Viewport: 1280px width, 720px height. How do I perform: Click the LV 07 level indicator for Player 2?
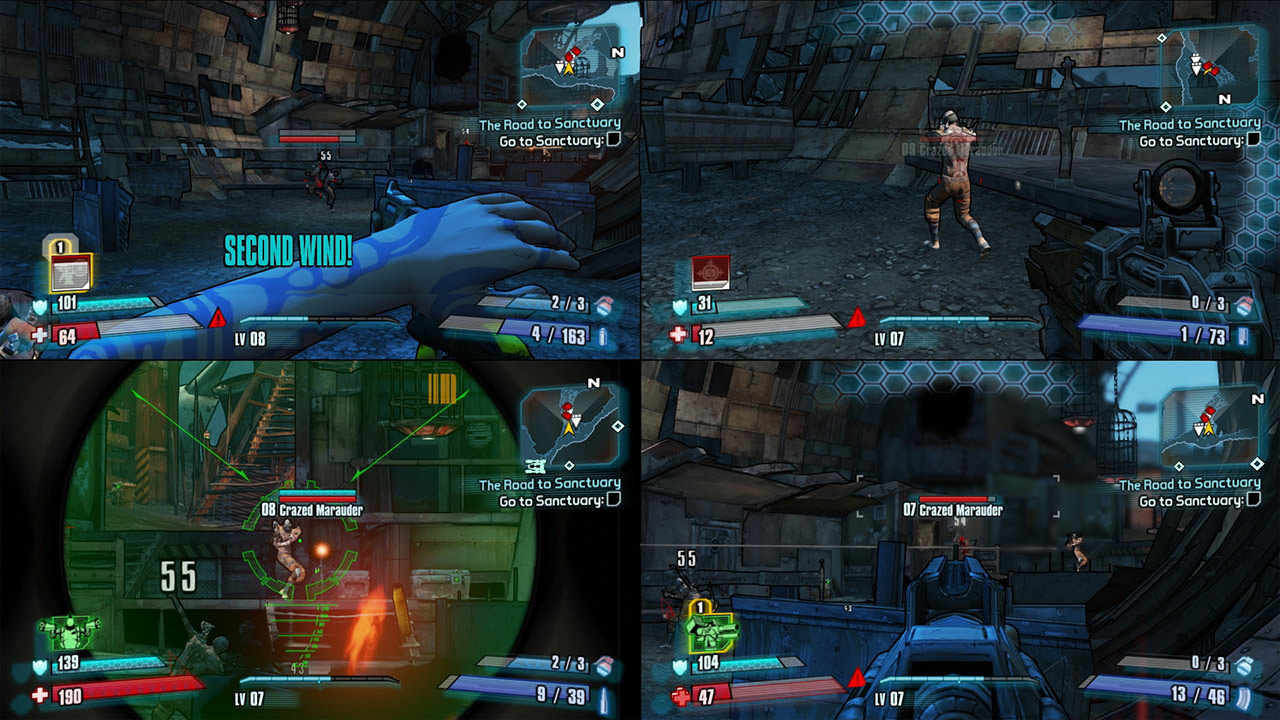890,339
